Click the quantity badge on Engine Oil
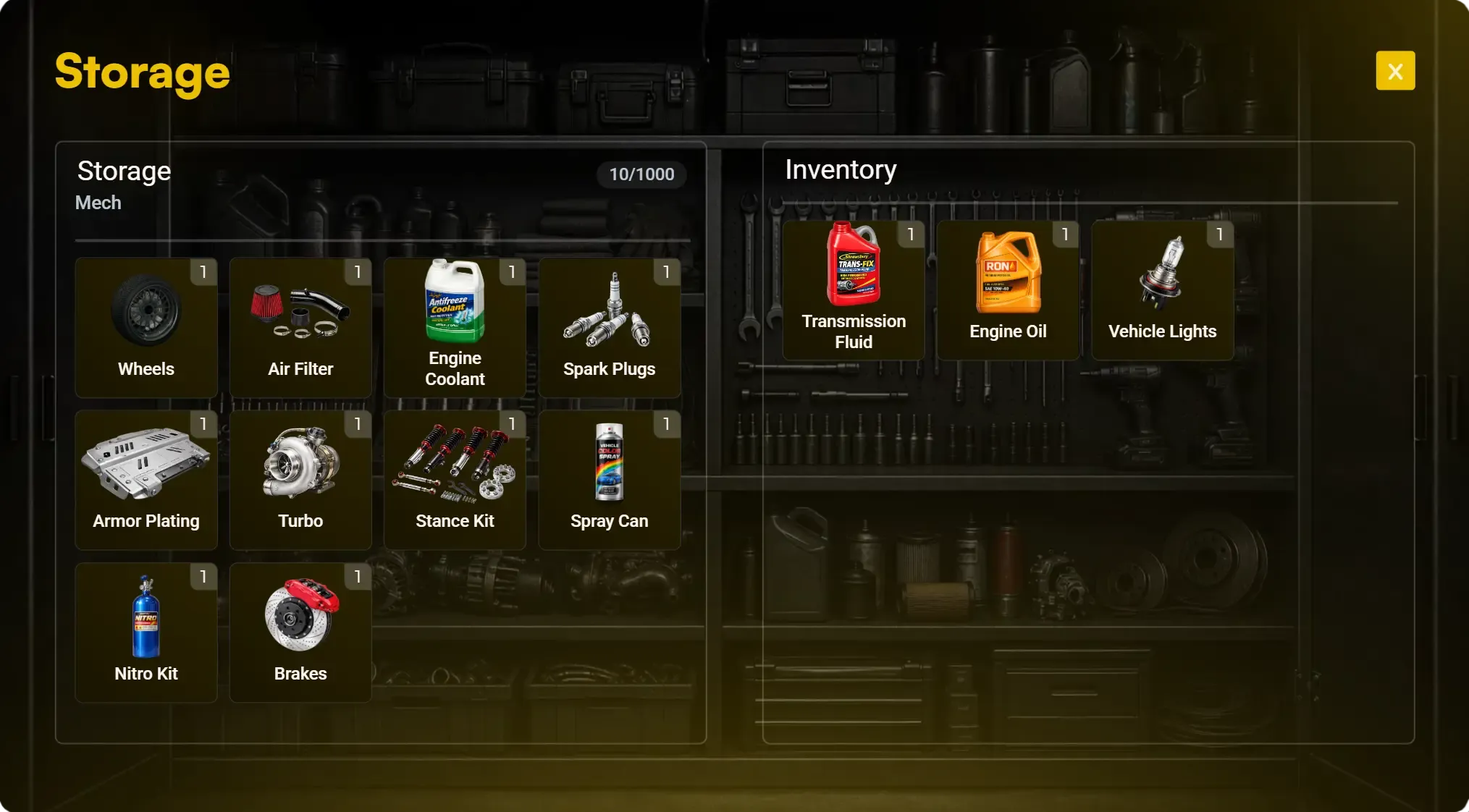The width and height of the screenshot is (1469, 812). (1065, 234)
